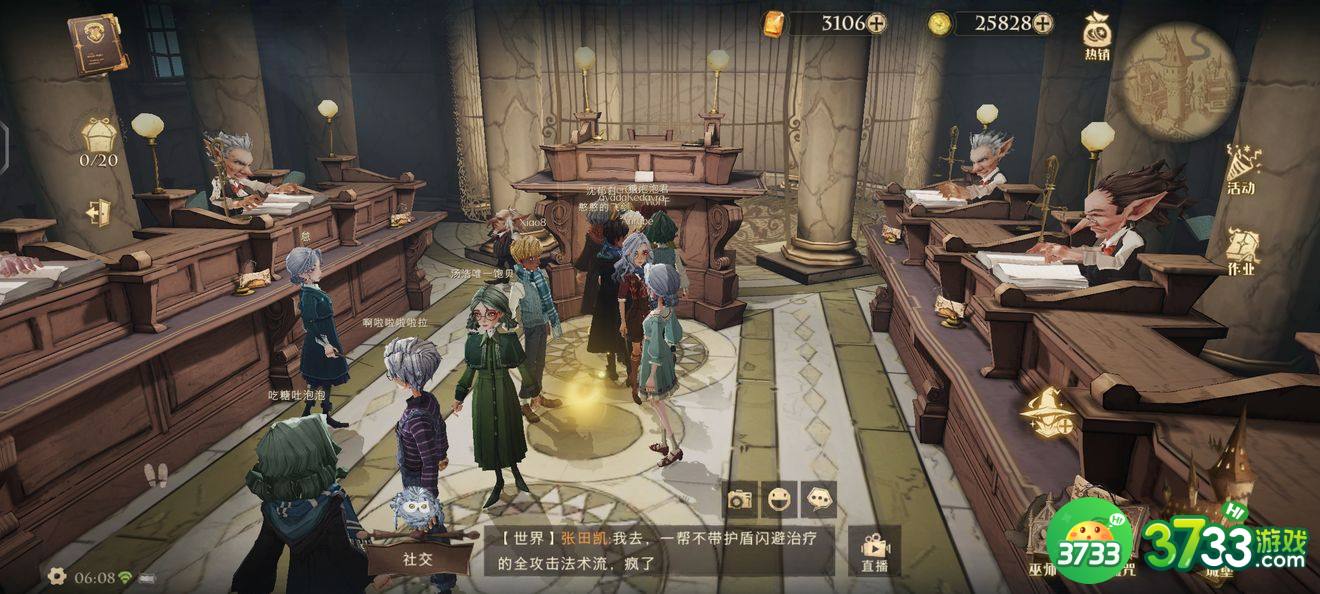Open the camera photo mode
This screenshot has height=594, width=1320.
739,499
